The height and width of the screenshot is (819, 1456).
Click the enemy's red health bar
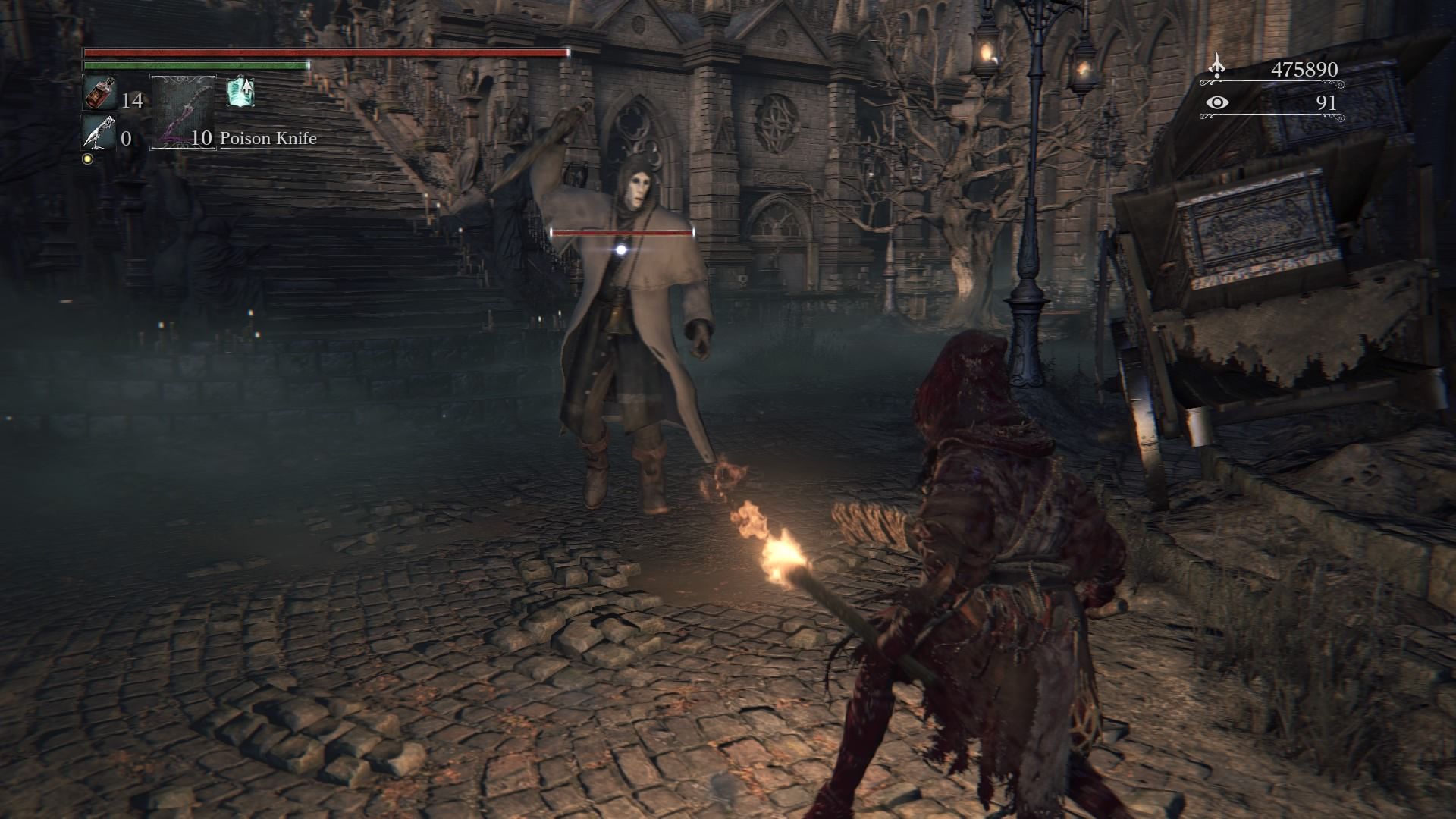(622, 233)
